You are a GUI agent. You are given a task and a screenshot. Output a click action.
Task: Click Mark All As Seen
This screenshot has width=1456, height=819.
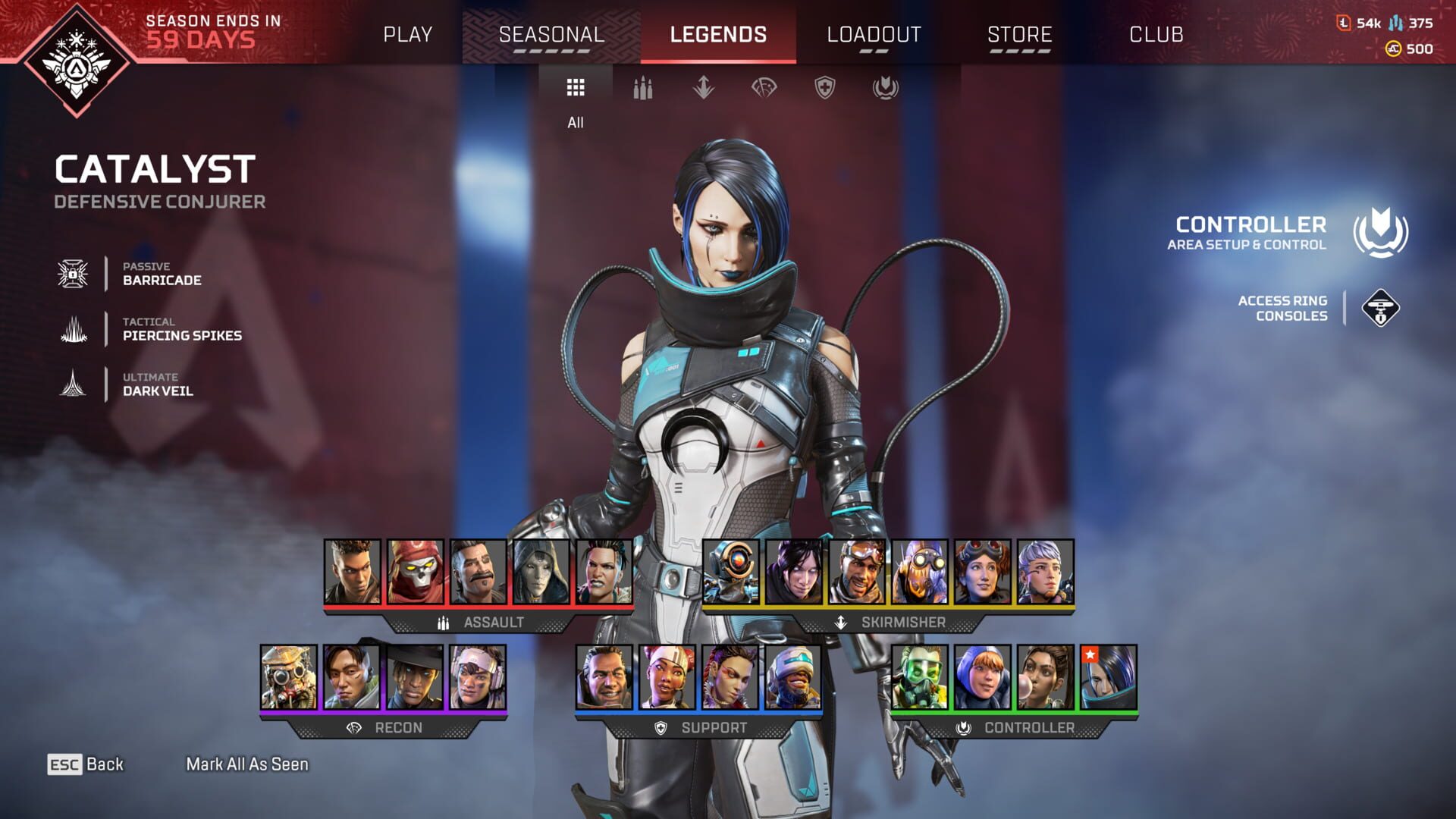tap(246, 764)
